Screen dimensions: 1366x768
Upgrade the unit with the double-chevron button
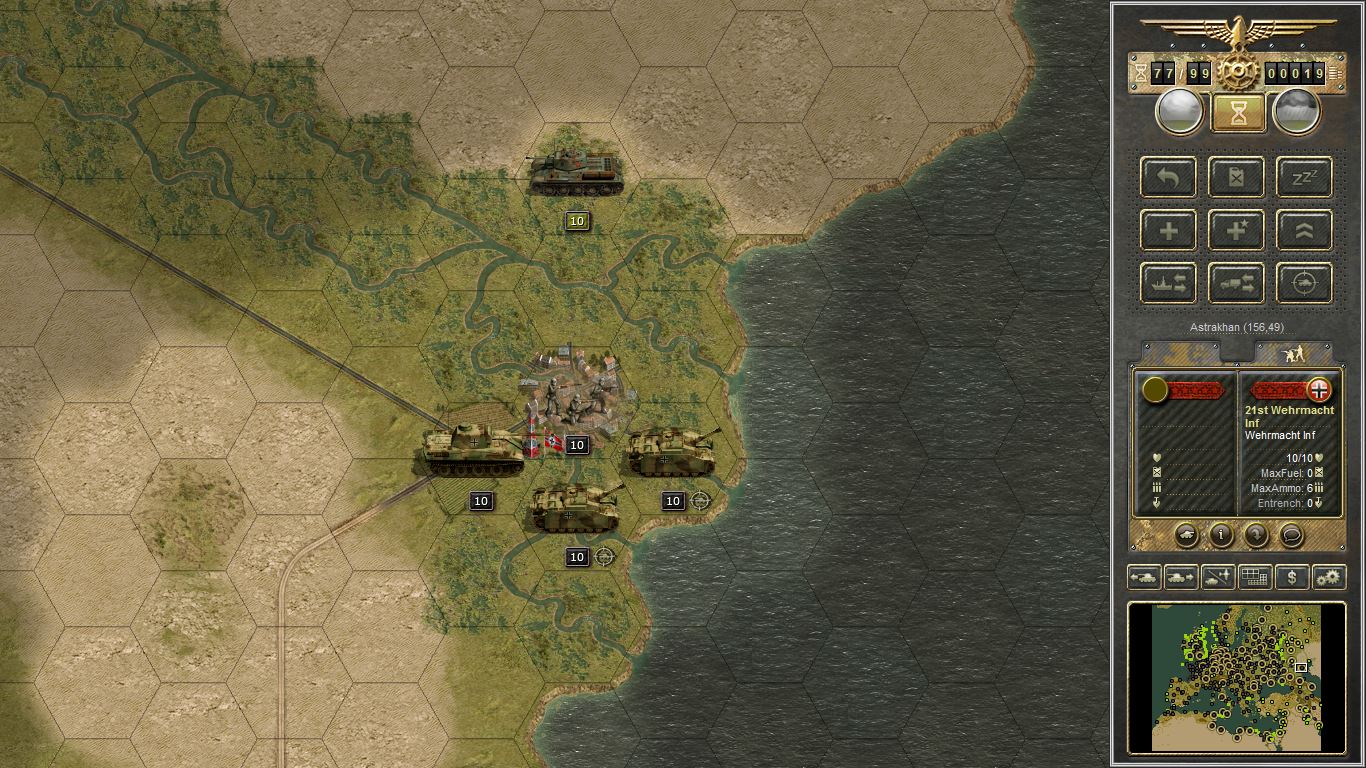pyautogui.click(x=1305, y=230)
